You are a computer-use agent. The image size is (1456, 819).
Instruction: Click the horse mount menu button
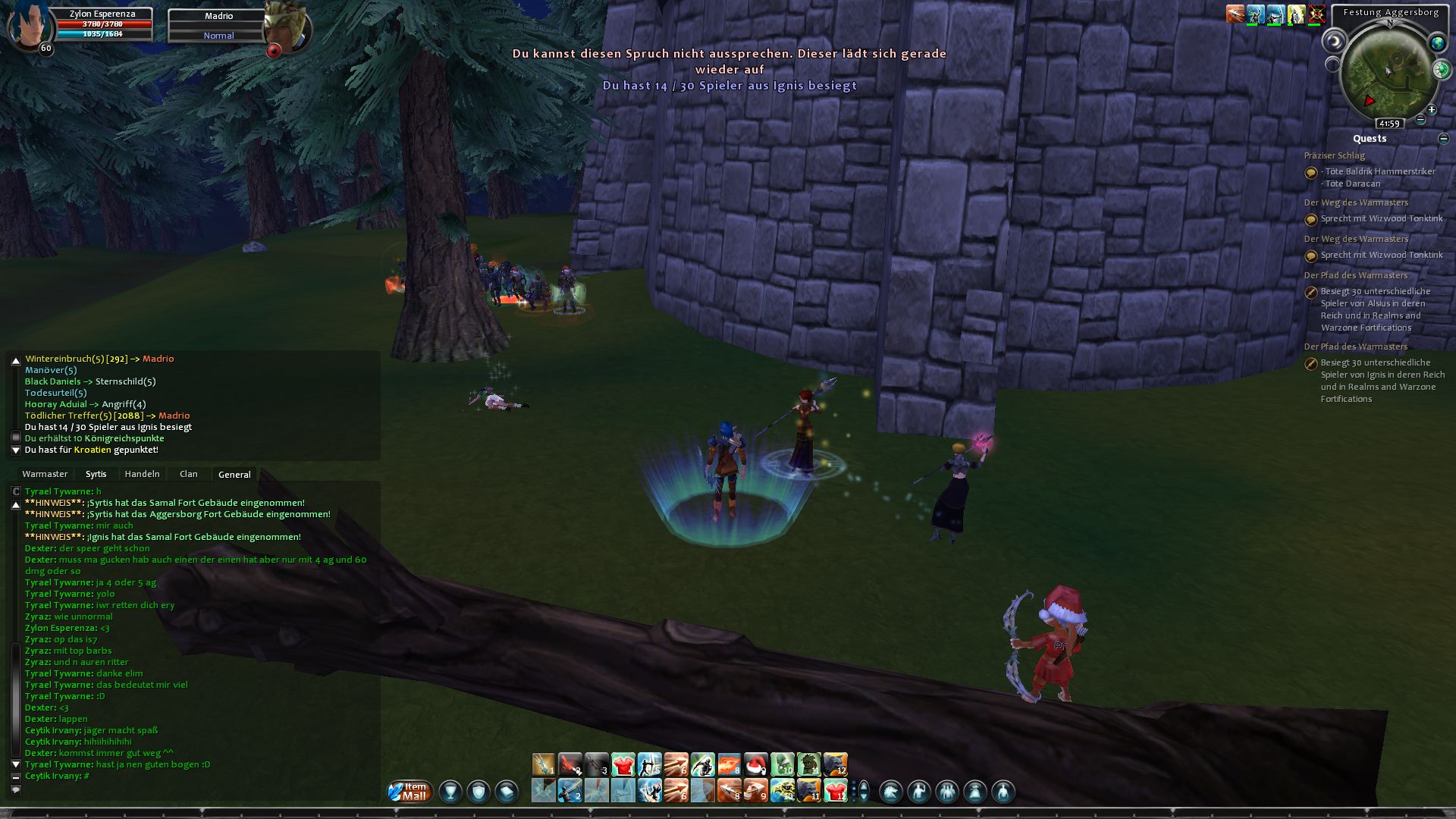point(891,792)
